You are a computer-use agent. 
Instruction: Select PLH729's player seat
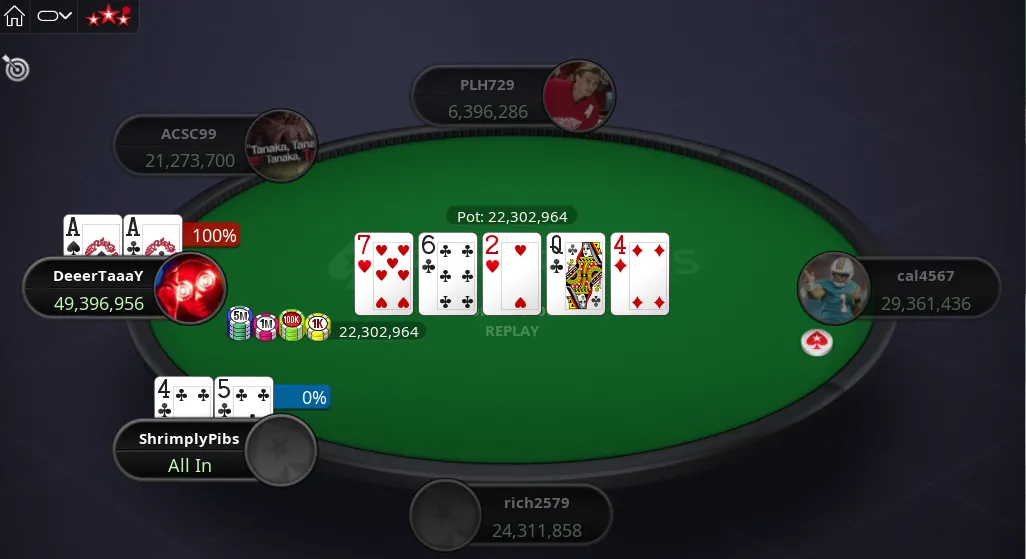488,98
